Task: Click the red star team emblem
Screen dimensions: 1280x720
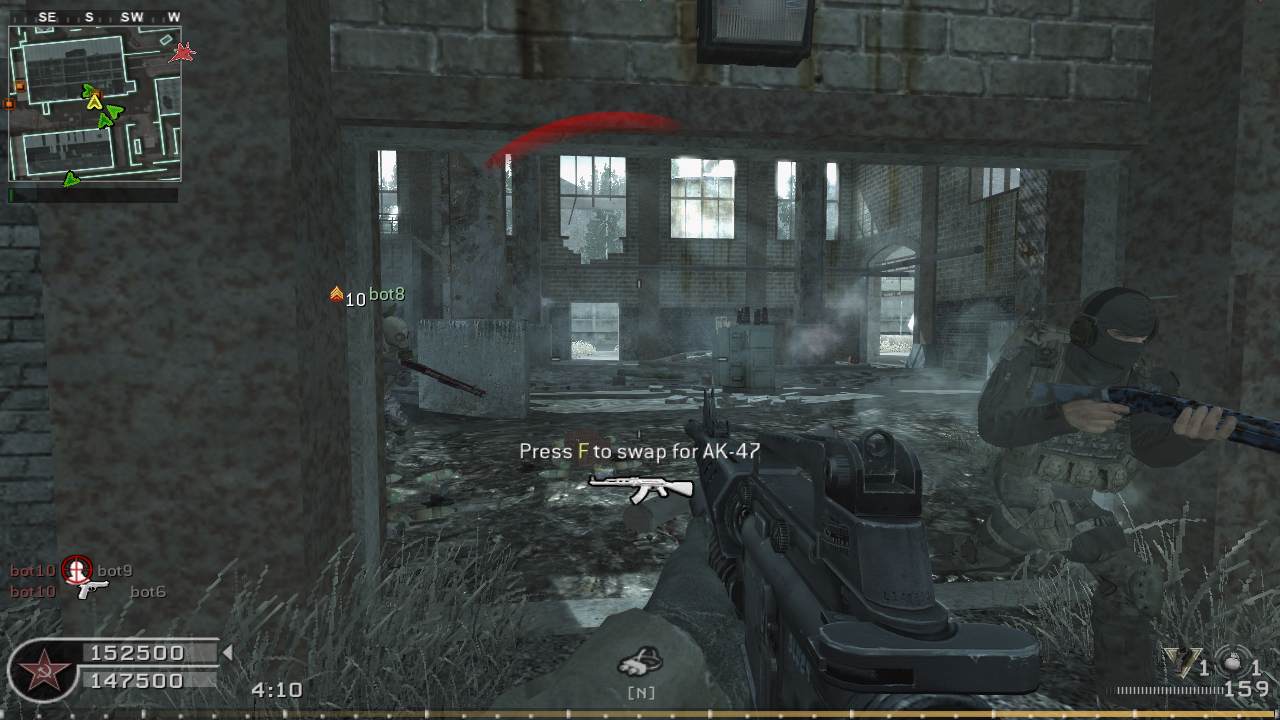Action: [41, 672]
